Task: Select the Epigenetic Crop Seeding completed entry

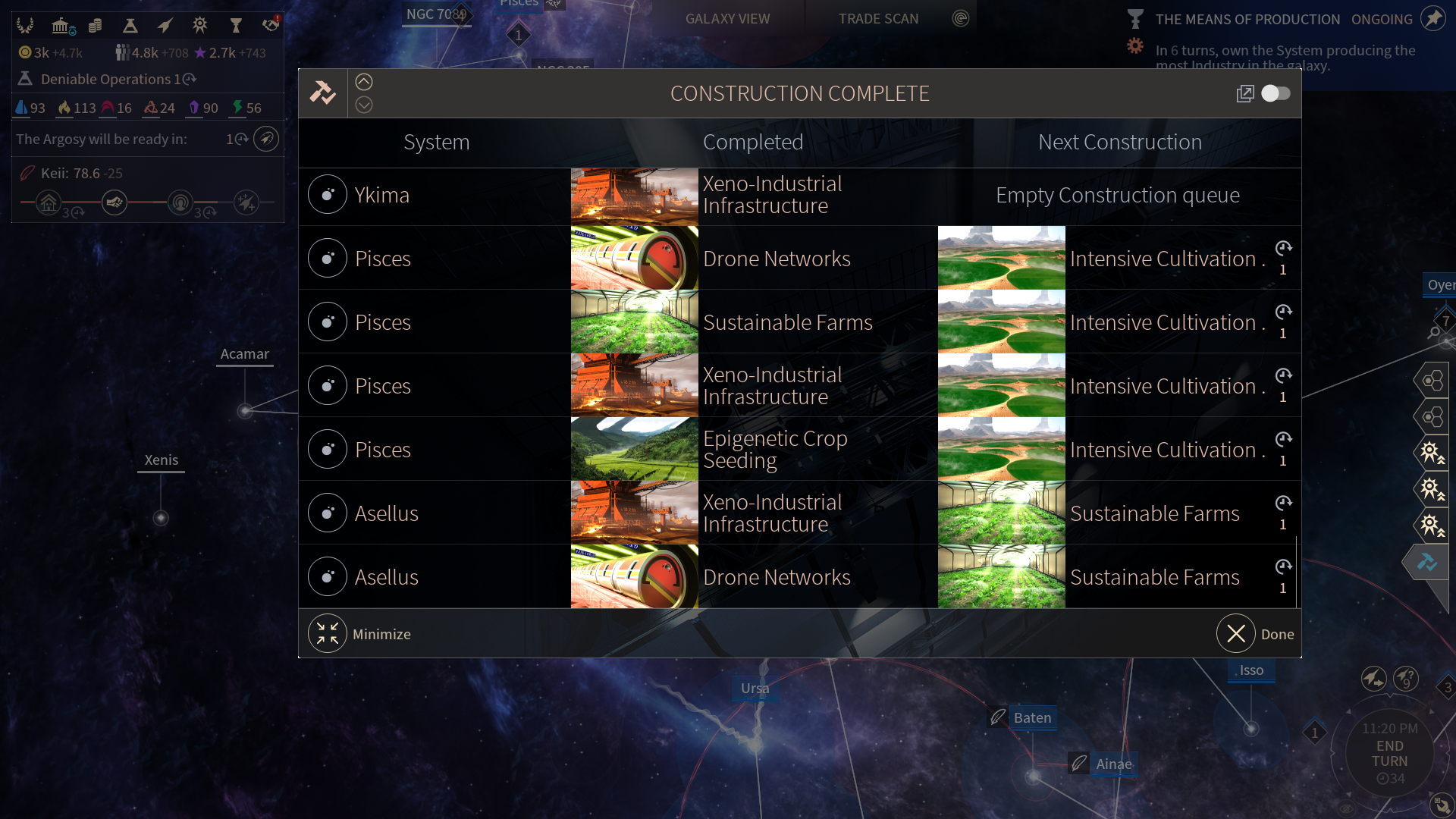Action: coord(773,449)
